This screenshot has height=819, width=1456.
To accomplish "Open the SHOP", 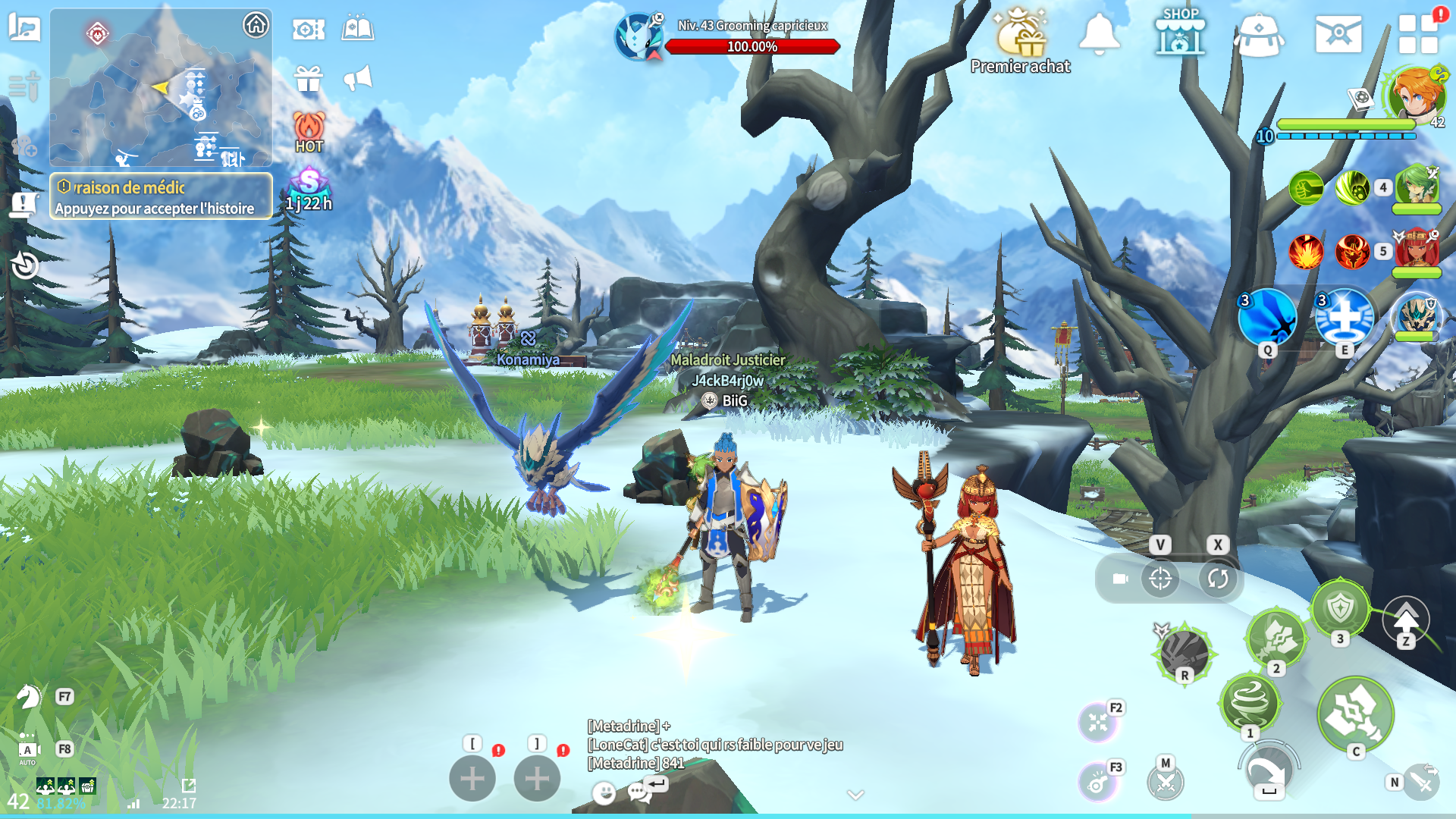I will 1180,33.
